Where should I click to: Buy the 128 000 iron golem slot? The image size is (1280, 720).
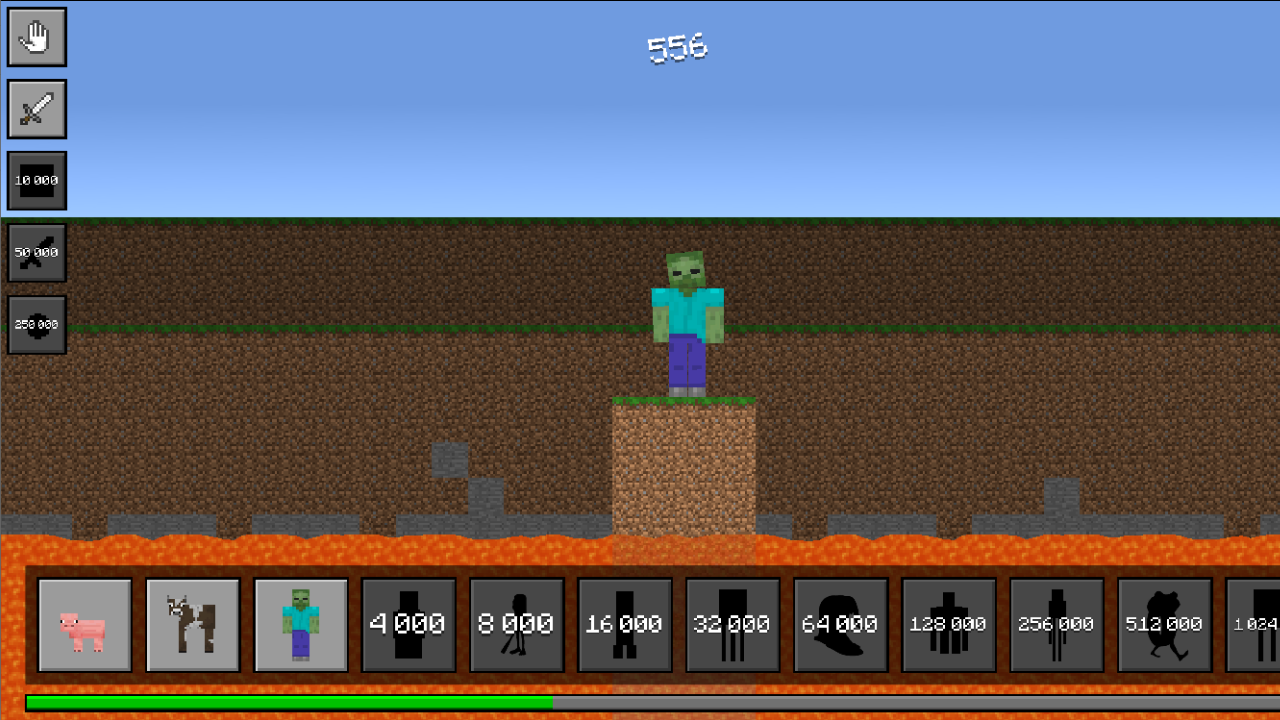949,625
